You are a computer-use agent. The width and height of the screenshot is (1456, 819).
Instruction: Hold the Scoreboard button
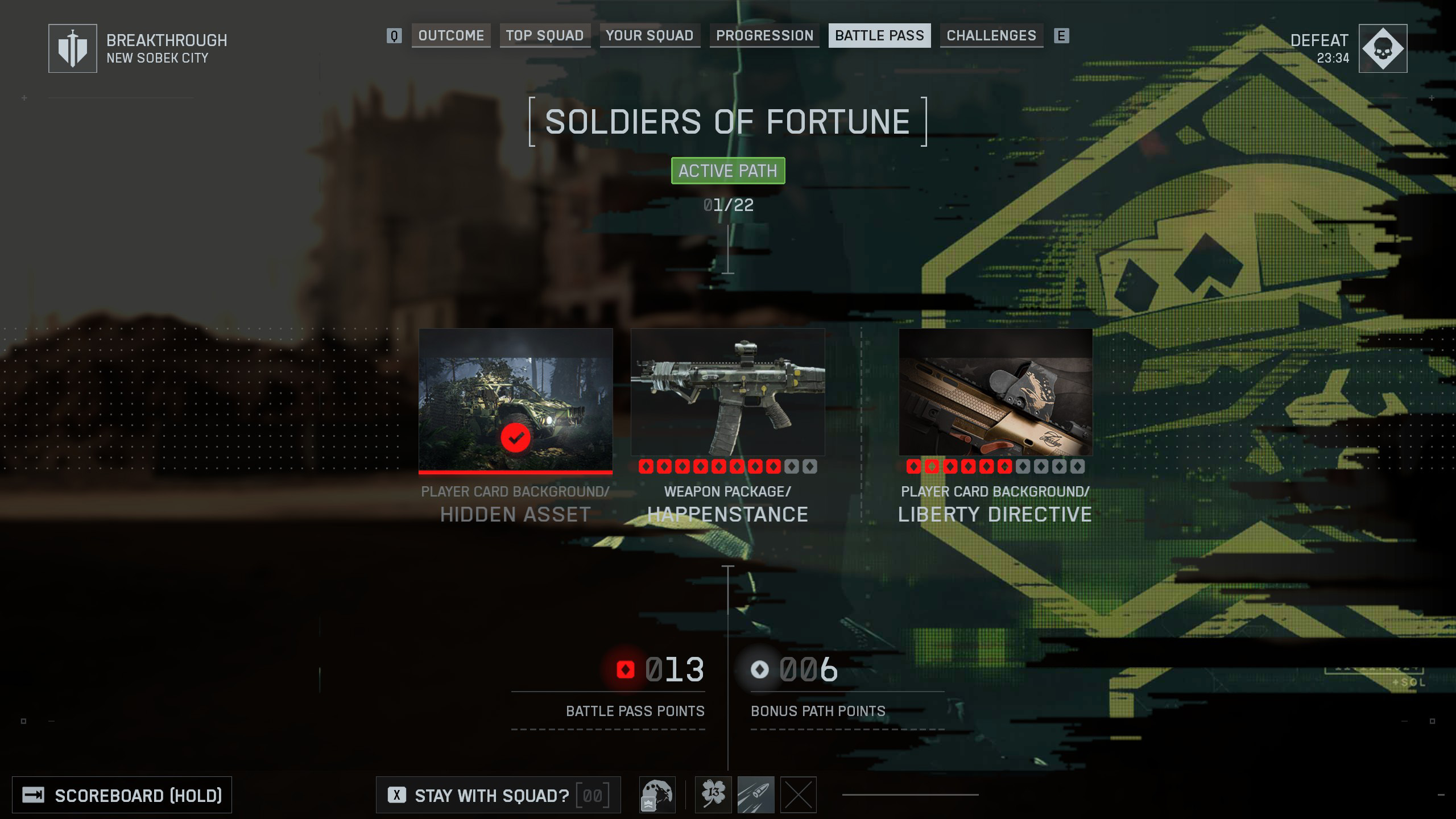tap(122, 795)
